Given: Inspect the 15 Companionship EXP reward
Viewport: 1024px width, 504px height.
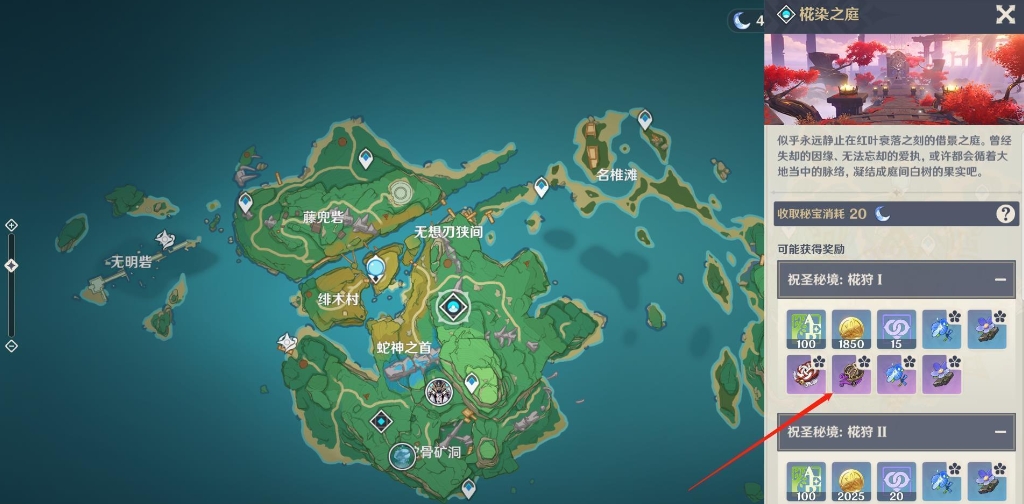Looking at the screenshot, I should point(896,329).
